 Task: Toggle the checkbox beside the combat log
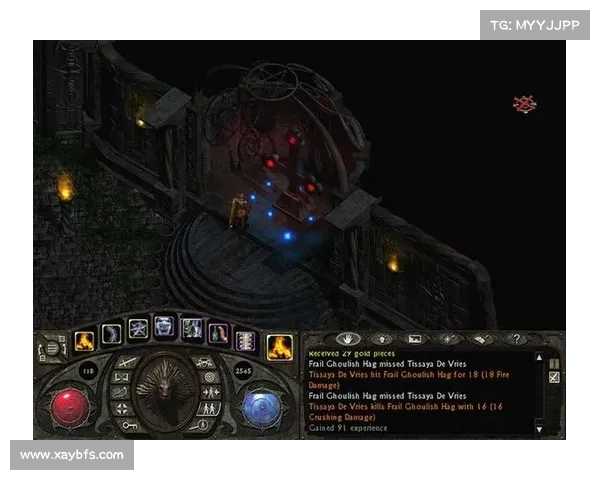[555, 377]
